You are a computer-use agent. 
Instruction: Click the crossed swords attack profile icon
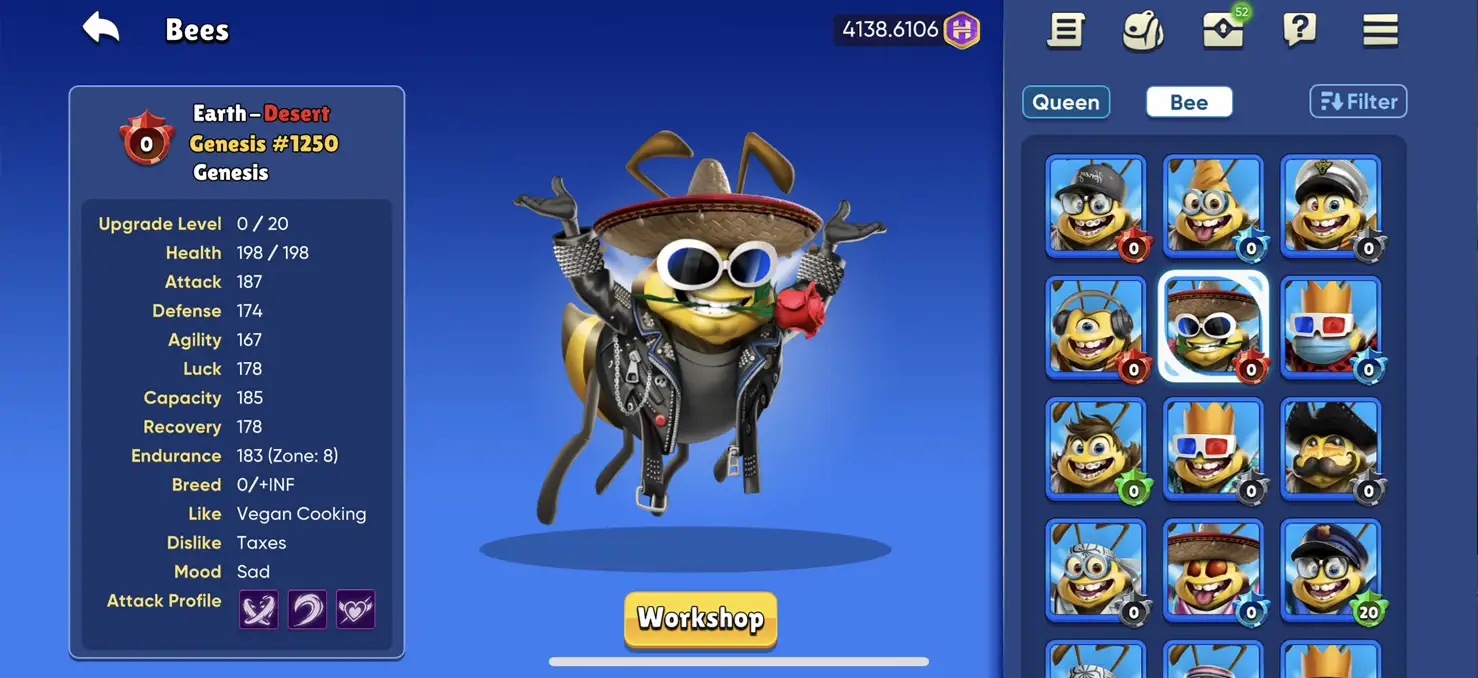tap(258, 609)
